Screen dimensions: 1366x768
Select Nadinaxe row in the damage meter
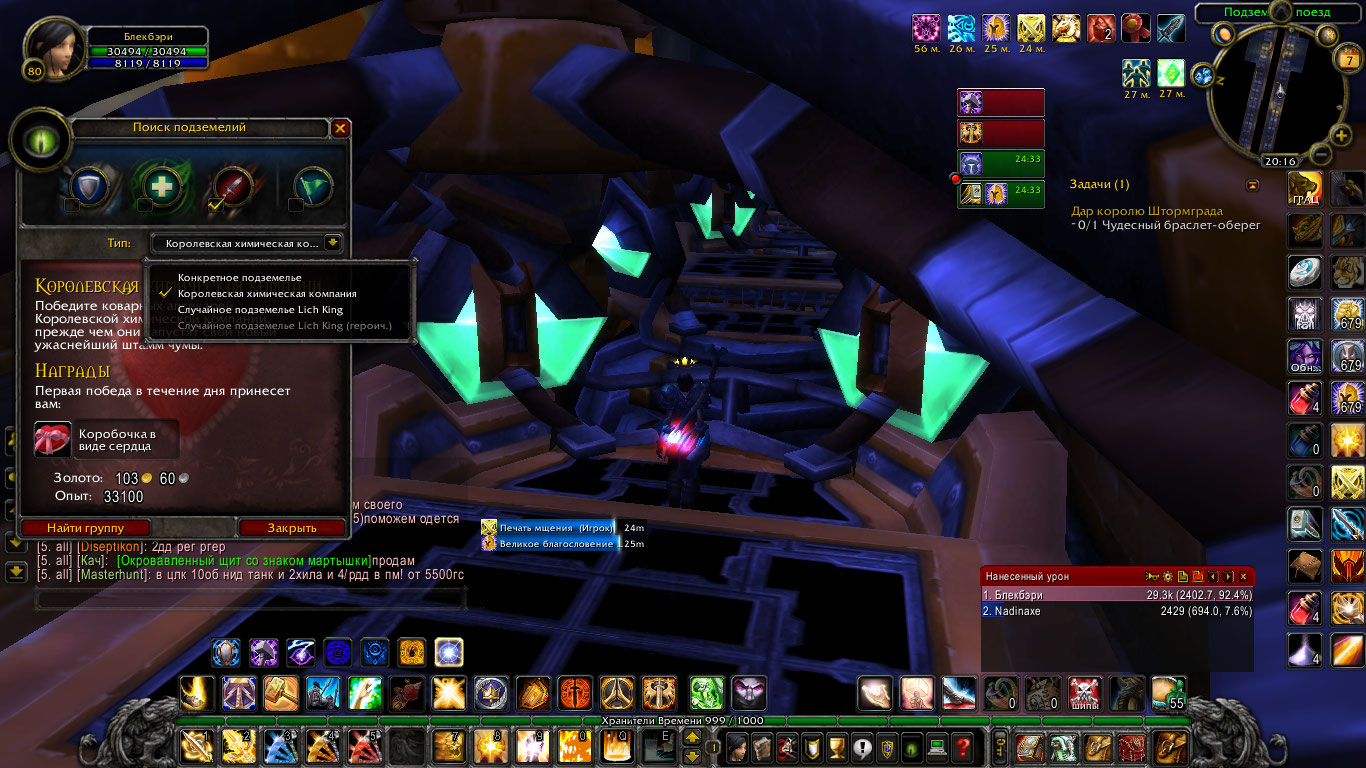(1116, 610)
